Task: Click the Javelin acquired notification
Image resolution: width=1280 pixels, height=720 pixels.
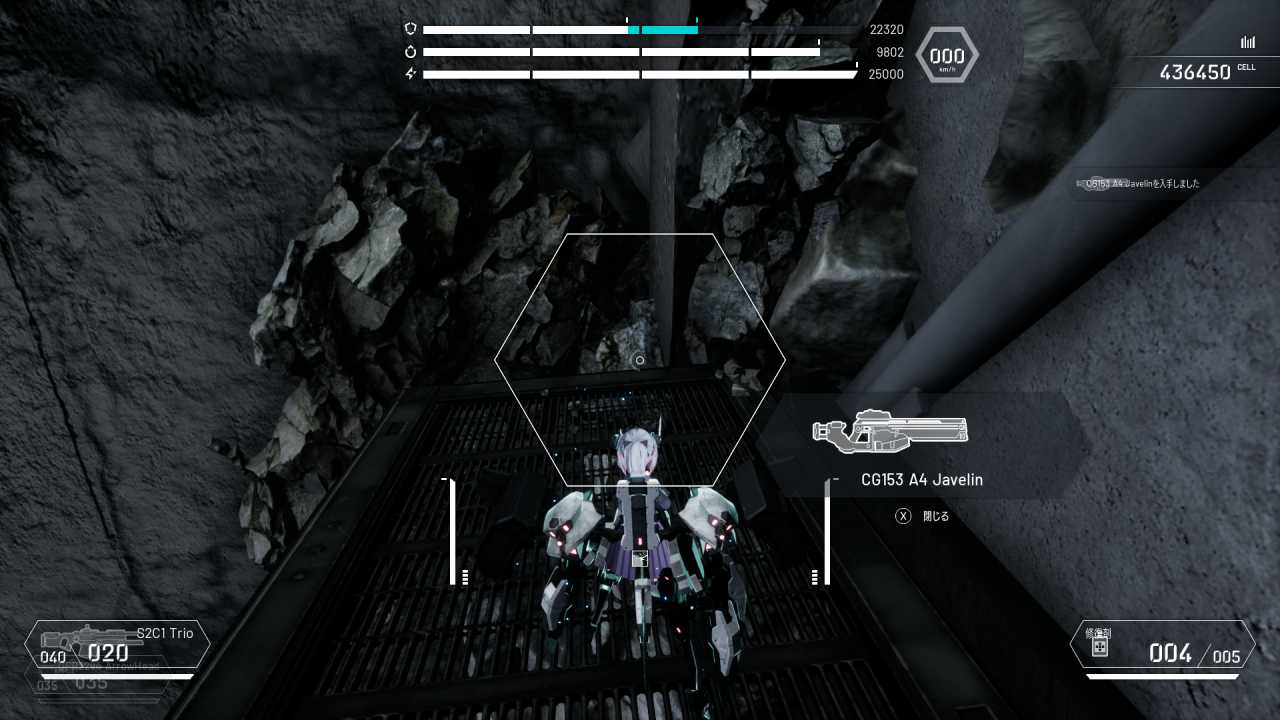Action: point(1138,184)
